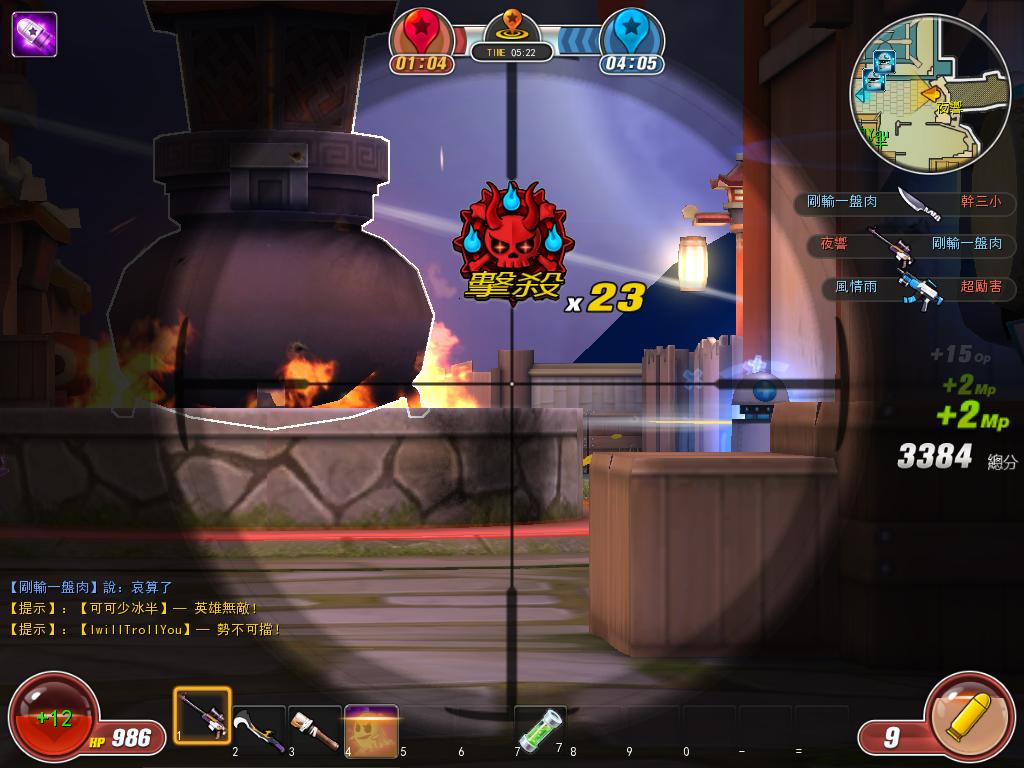This screenshot has height=768, width=1024.
Task: Use the green canister item slot
Action: (x=540, y=727)
